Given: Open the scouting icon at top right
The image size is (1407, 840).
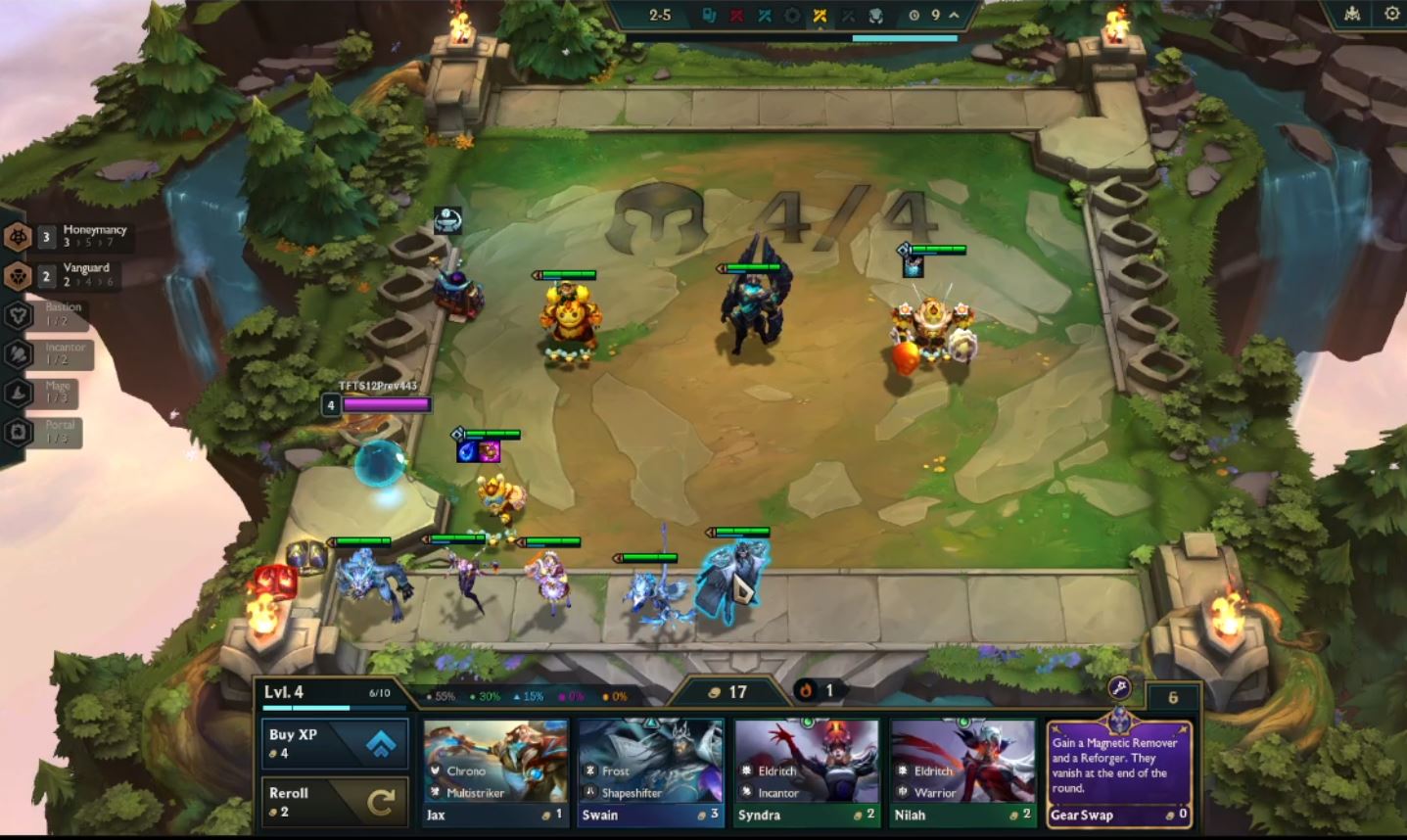Looking at the screenshot, I should [1351, 14].
